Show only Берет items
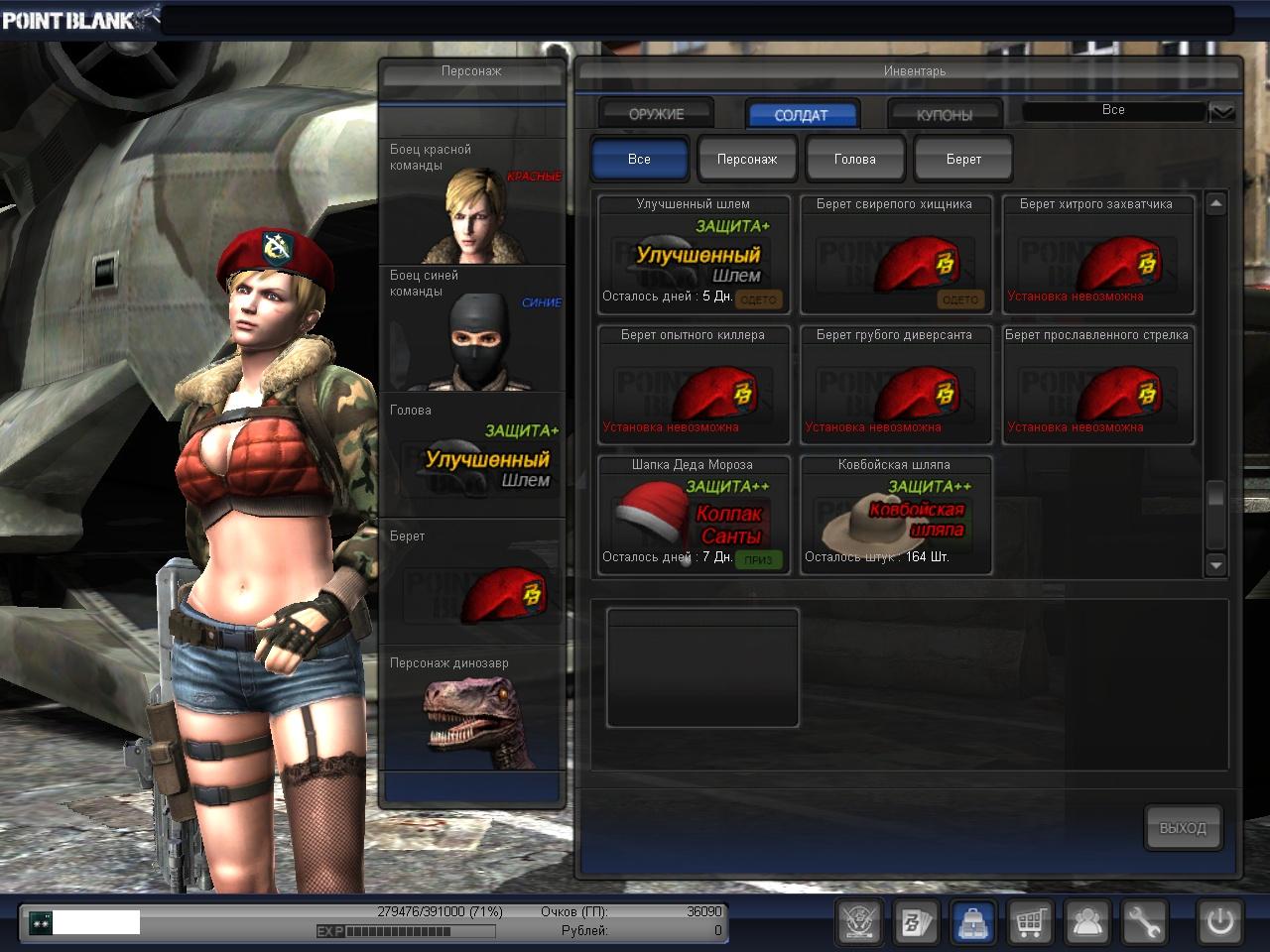The width and height of the screenshot is (1270, 952). point(962,159)
